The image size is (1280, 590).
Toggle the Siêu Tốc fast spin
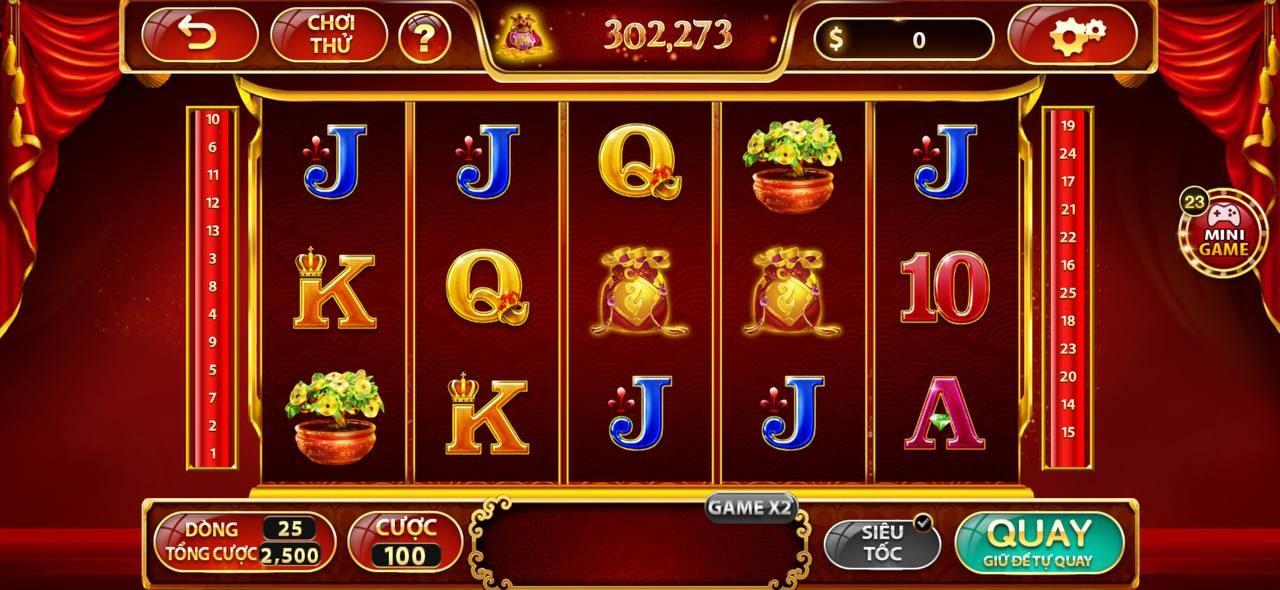(882, 541)
